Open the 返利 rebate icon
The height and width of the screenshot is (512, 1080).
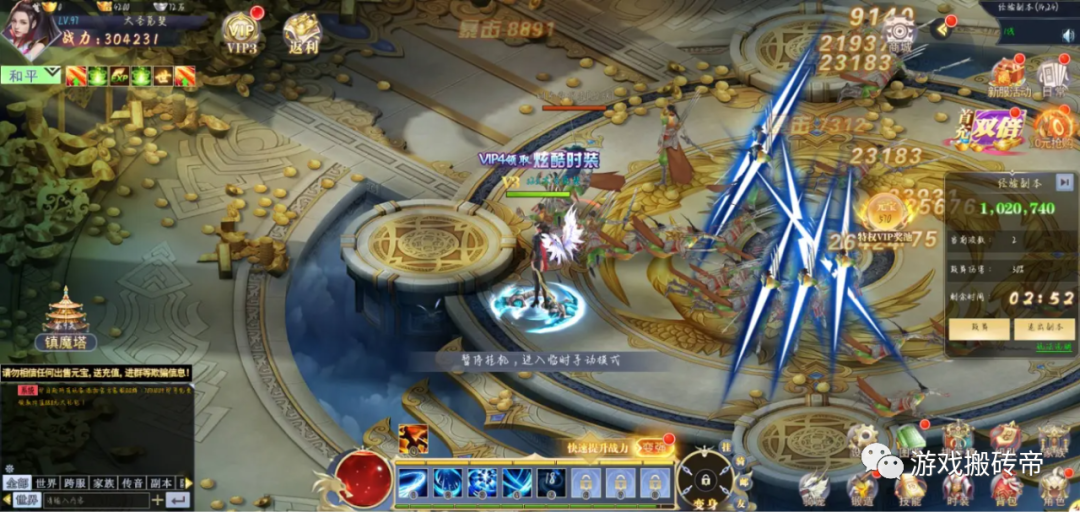[x=300, y=32]
